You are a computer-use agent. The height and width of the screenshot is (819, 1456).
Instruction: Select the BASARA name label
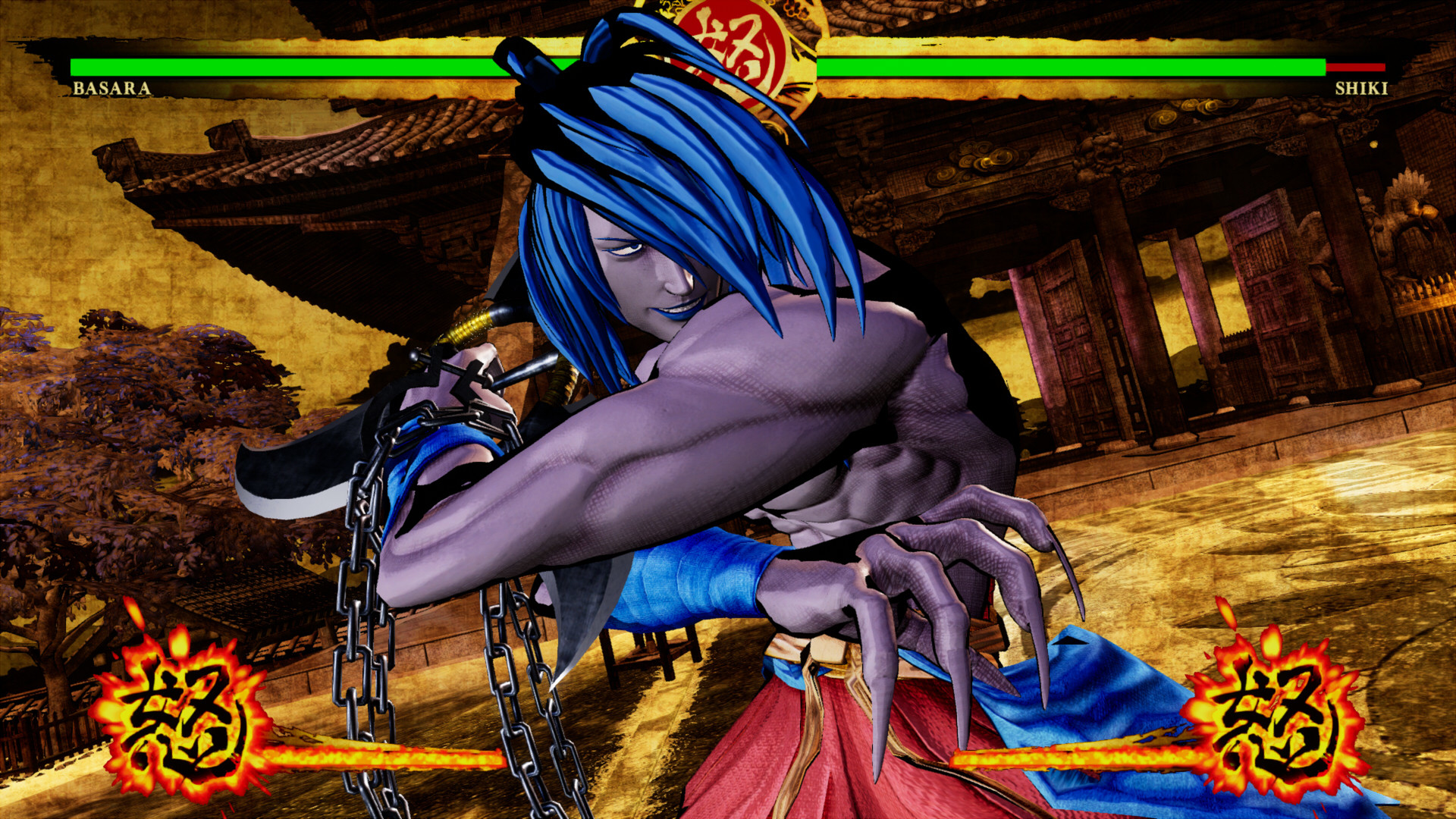pos(110,90)
